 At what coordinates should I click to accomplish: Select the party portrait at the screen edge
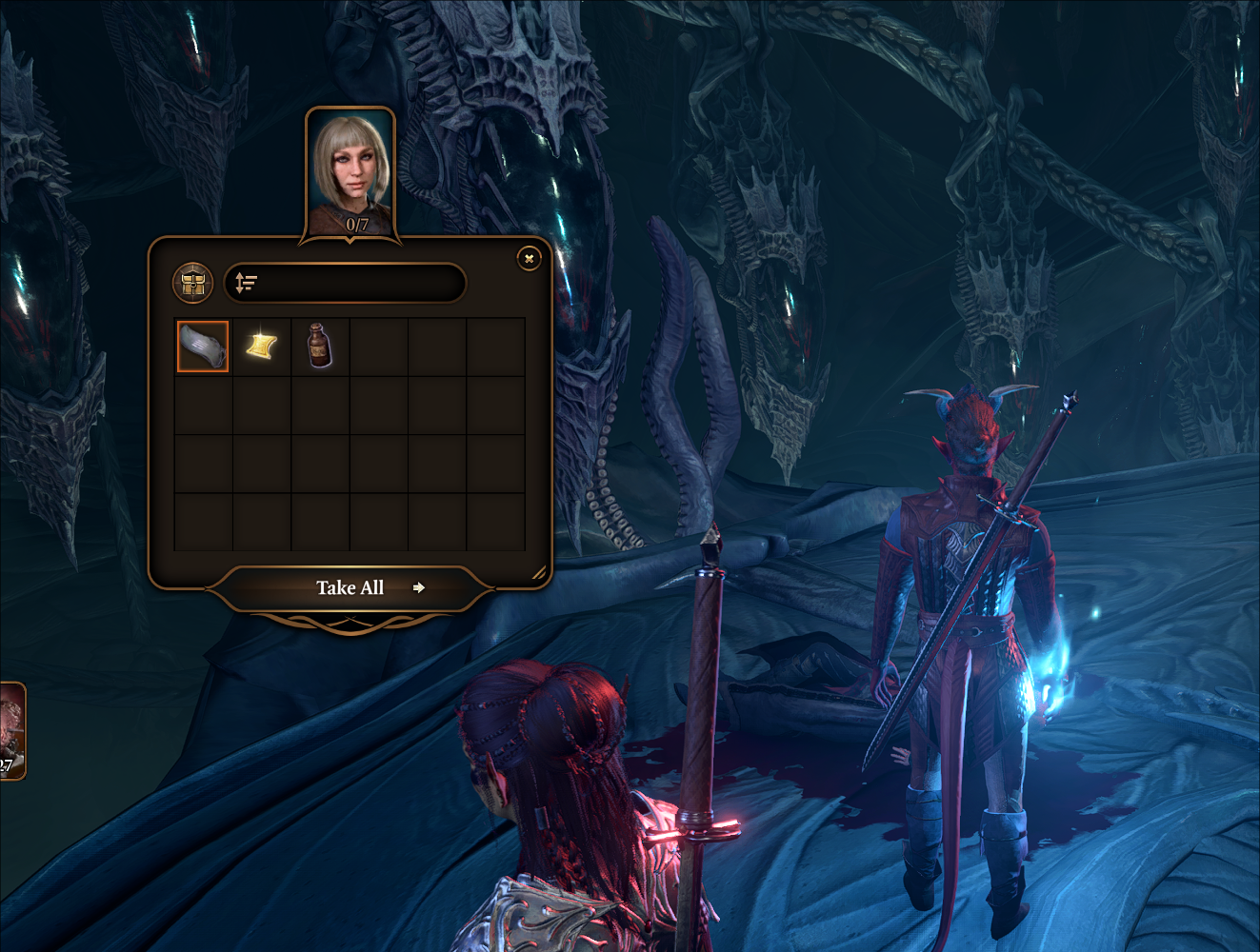(11, 730)
